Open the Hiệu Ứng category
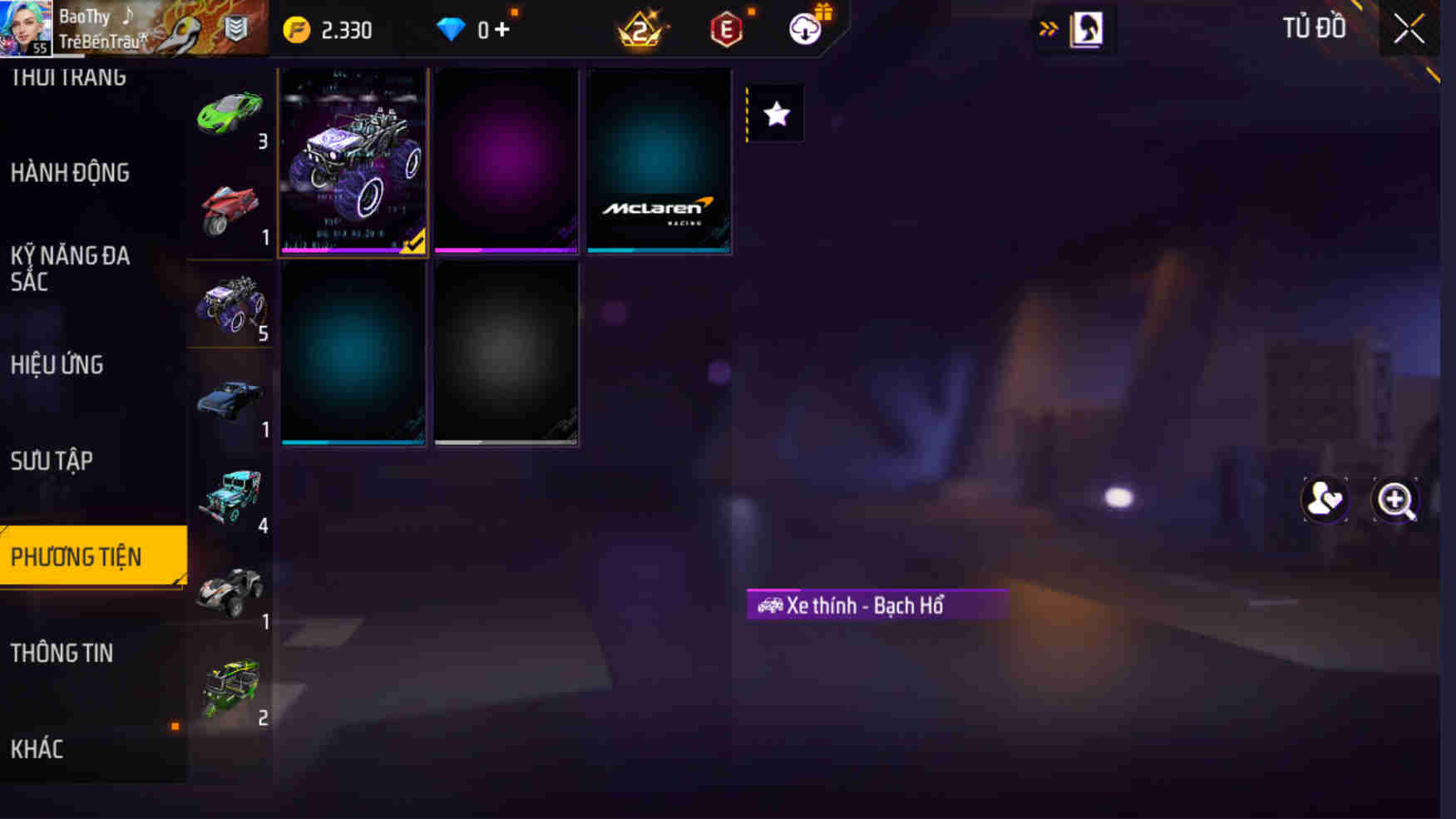The image size is (1456, 819). pyautogui.click(x=57, y=365)
